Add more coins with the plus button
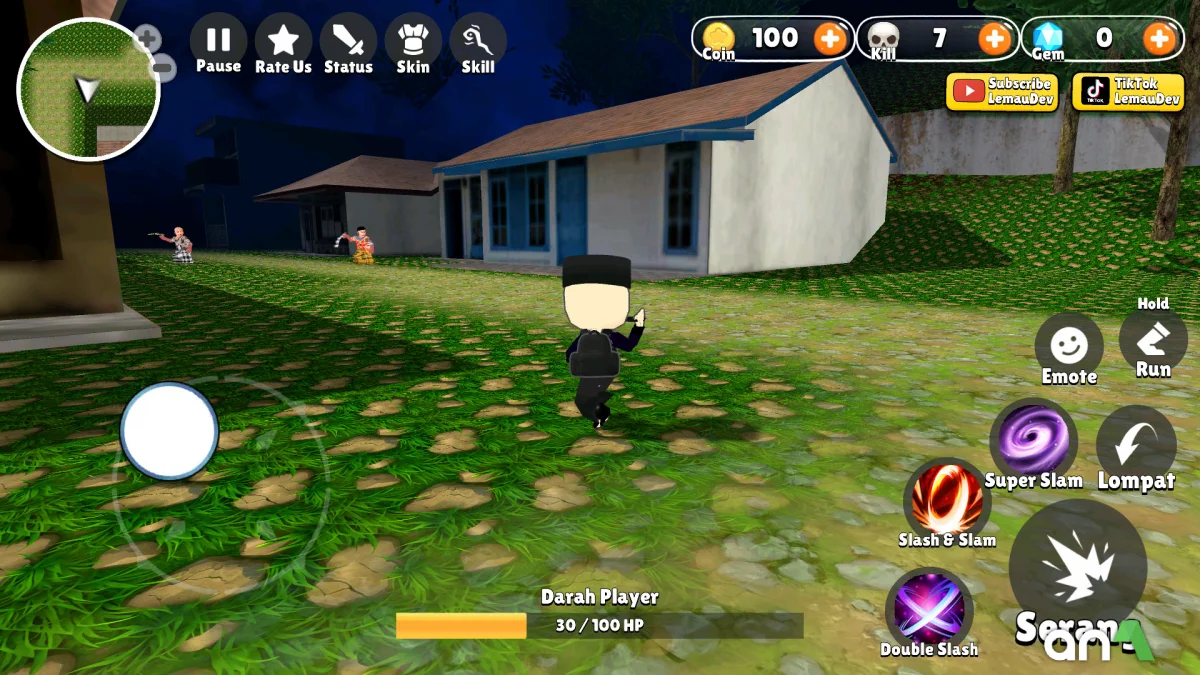 click(829, 39)
